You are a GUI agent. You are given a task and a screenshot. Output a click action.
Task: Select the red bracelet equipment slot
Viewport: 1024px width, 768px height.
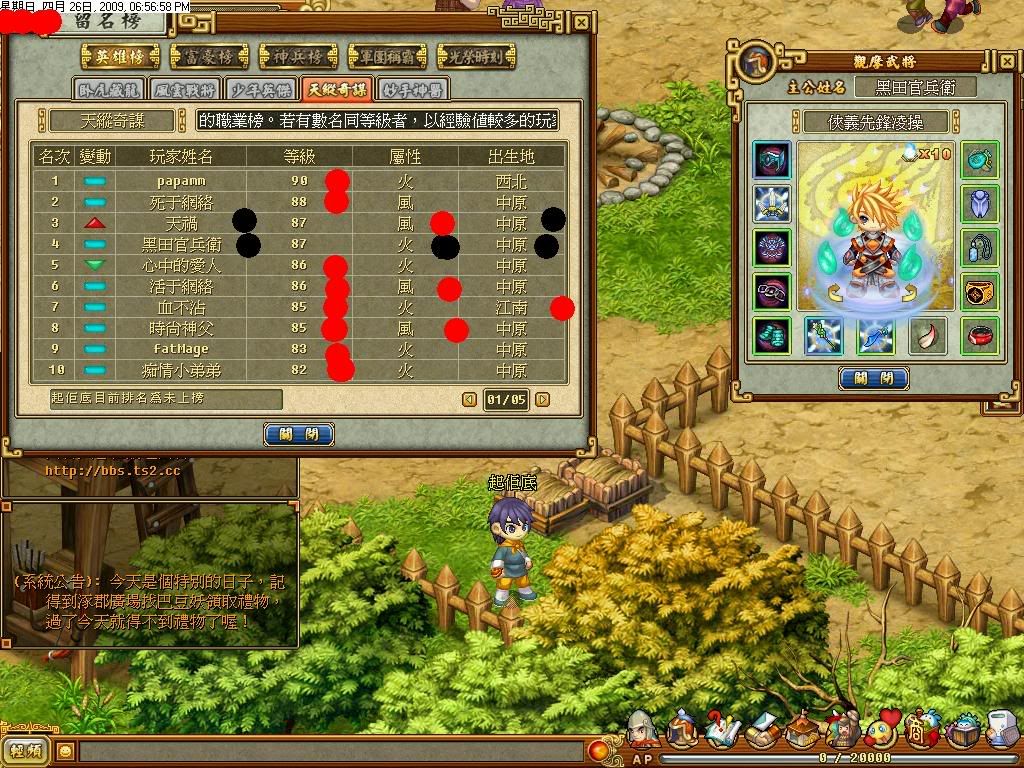point(980,336)
